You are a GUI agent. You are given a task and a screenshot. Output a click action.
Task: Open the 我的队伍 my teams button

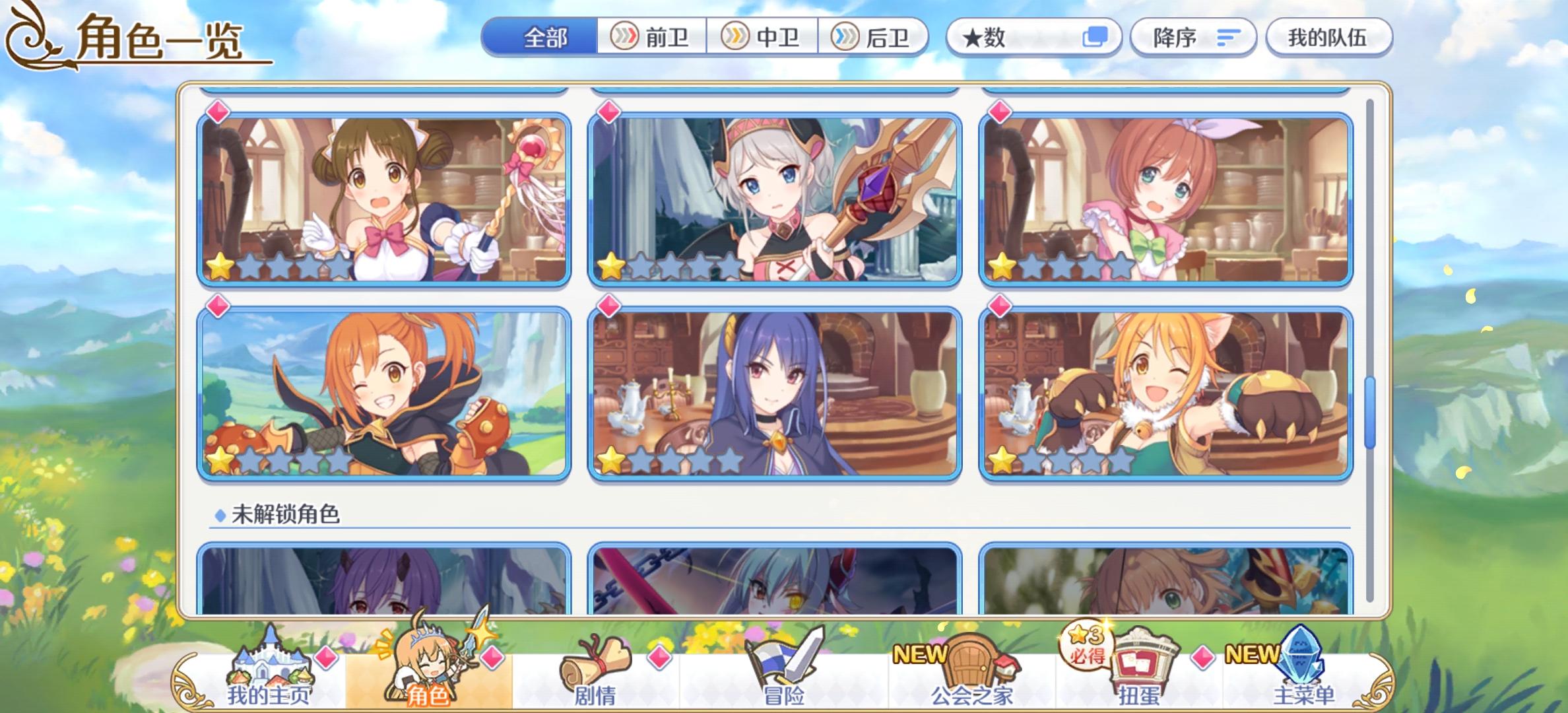[1328, 38]
